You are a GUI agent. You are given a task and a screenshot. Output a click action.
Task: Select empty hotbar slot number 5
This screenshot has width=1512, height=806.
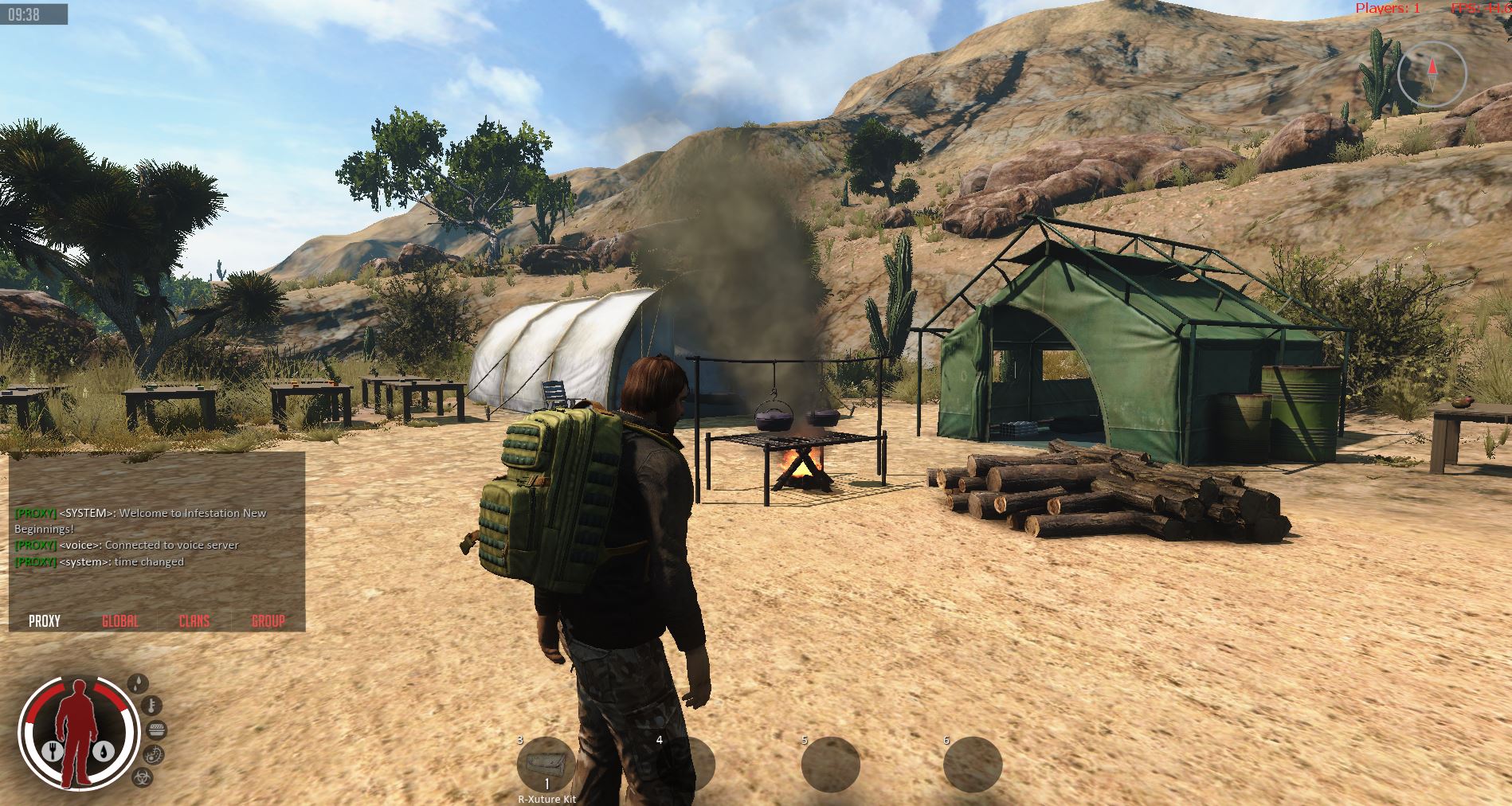830,766
